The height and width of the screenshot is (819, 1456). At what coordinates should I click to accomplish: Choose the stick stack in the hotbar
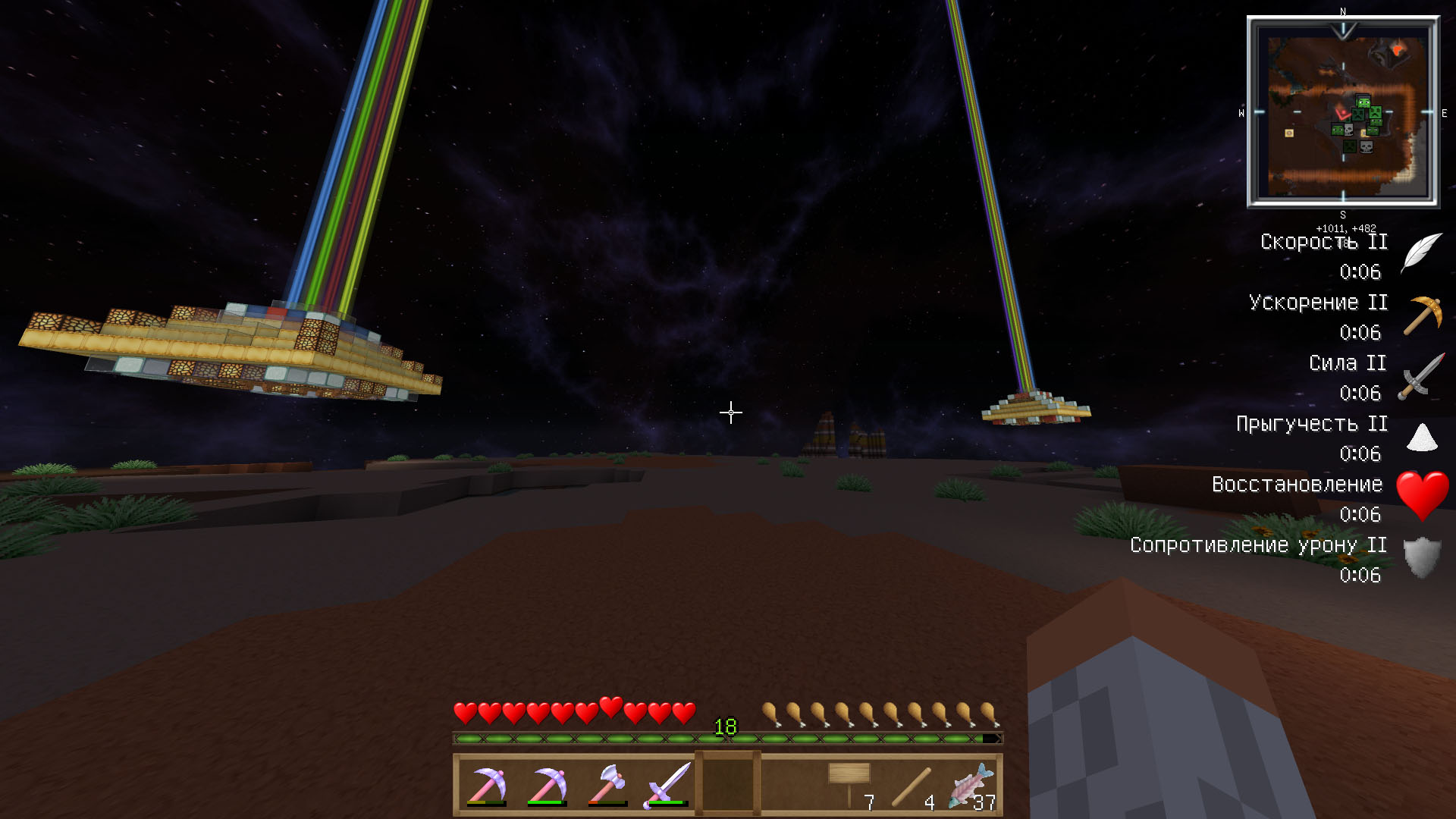pos(910,786)
